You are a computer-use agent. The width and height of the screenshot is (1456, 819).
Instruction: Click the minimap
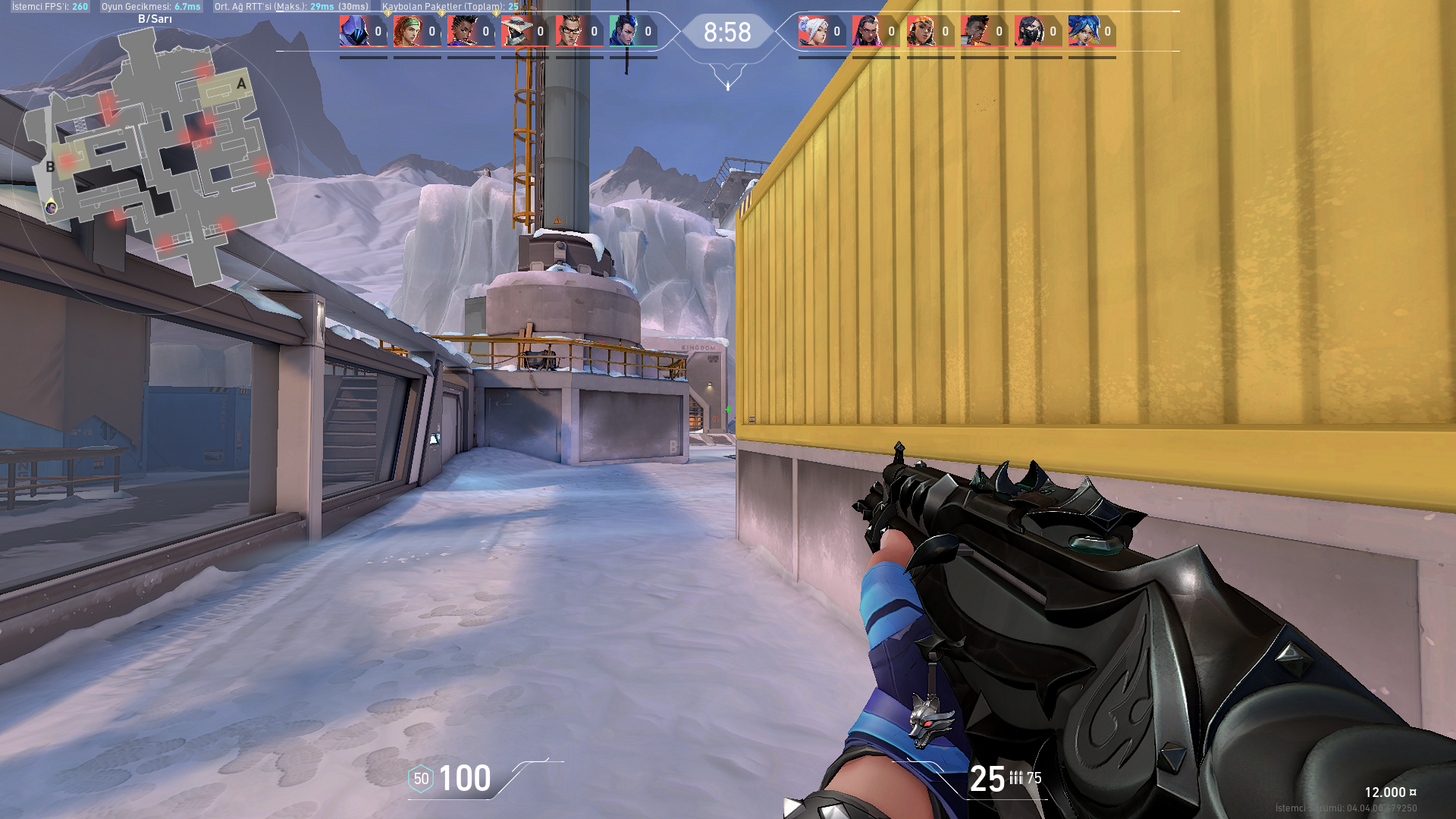[152, 159]
